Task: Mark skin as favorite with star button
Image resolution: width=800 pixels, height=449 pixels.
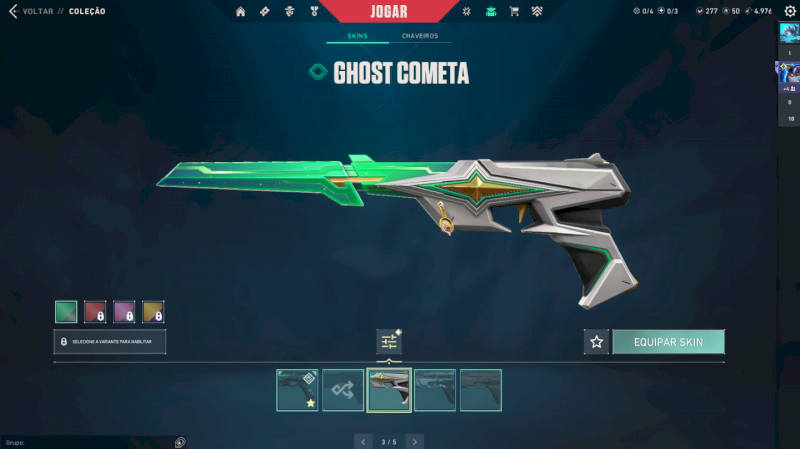Action: pyautogui.click(x=597, y=342)
